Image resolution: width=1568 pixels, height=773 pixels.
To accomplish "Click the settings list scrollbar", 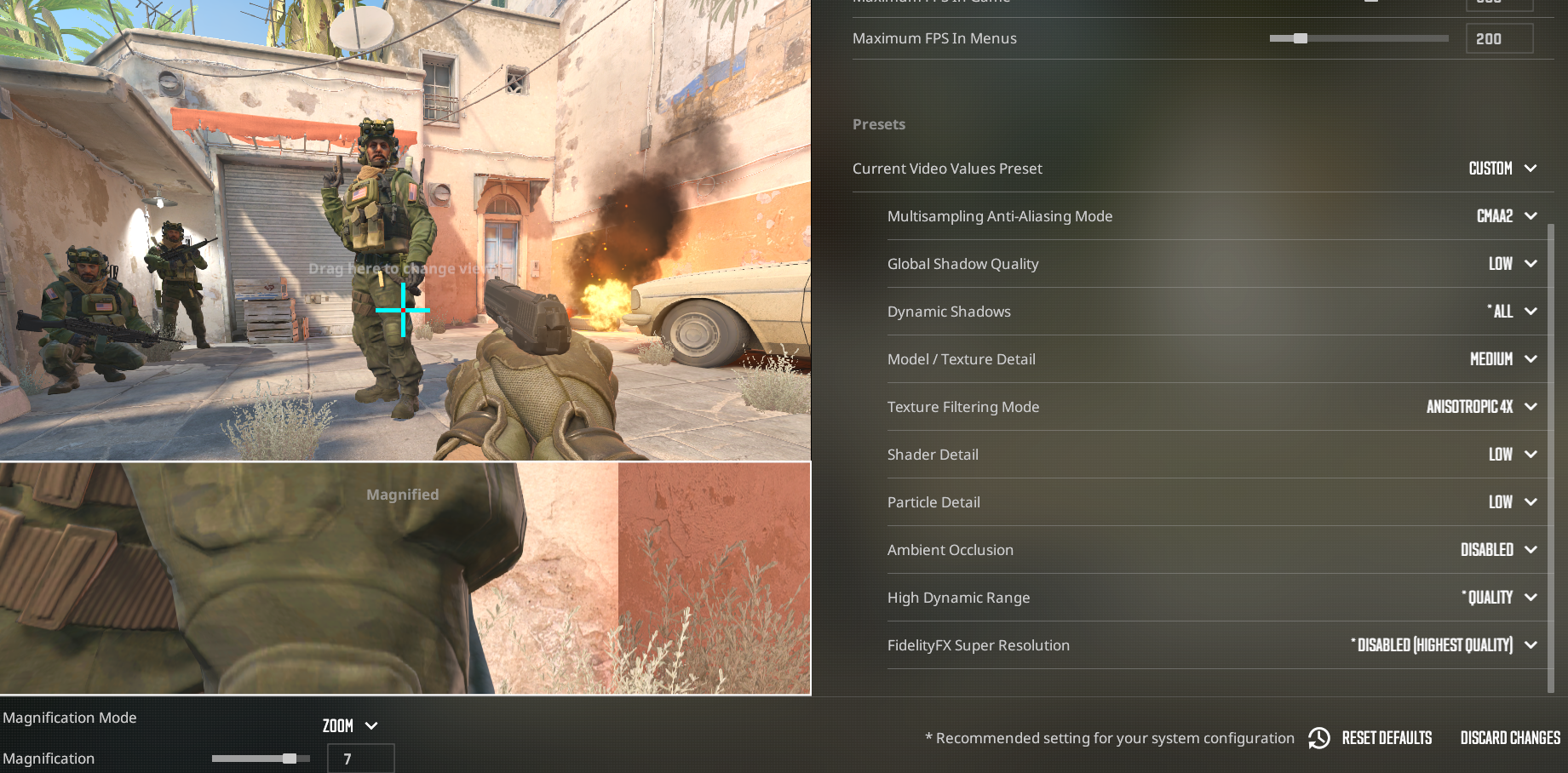I will tap(1551, 451).
